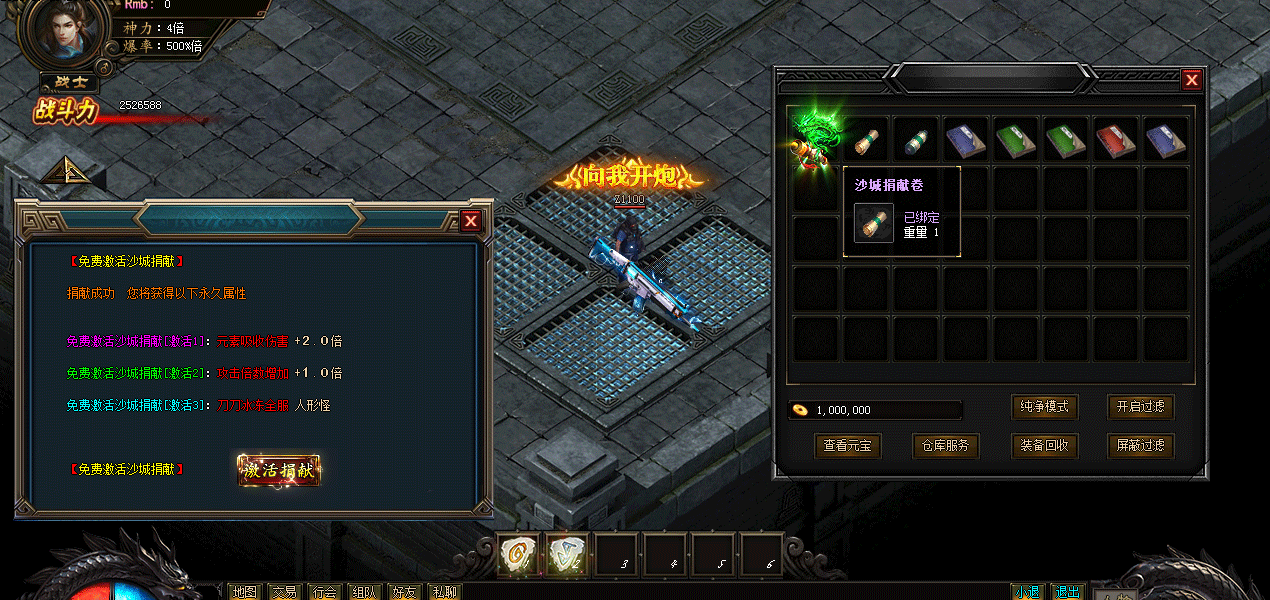Open the 地图 map from the bottom bar
This screenshot has width=1270, height=600.
pyautogui.click(x=244, y=592)
